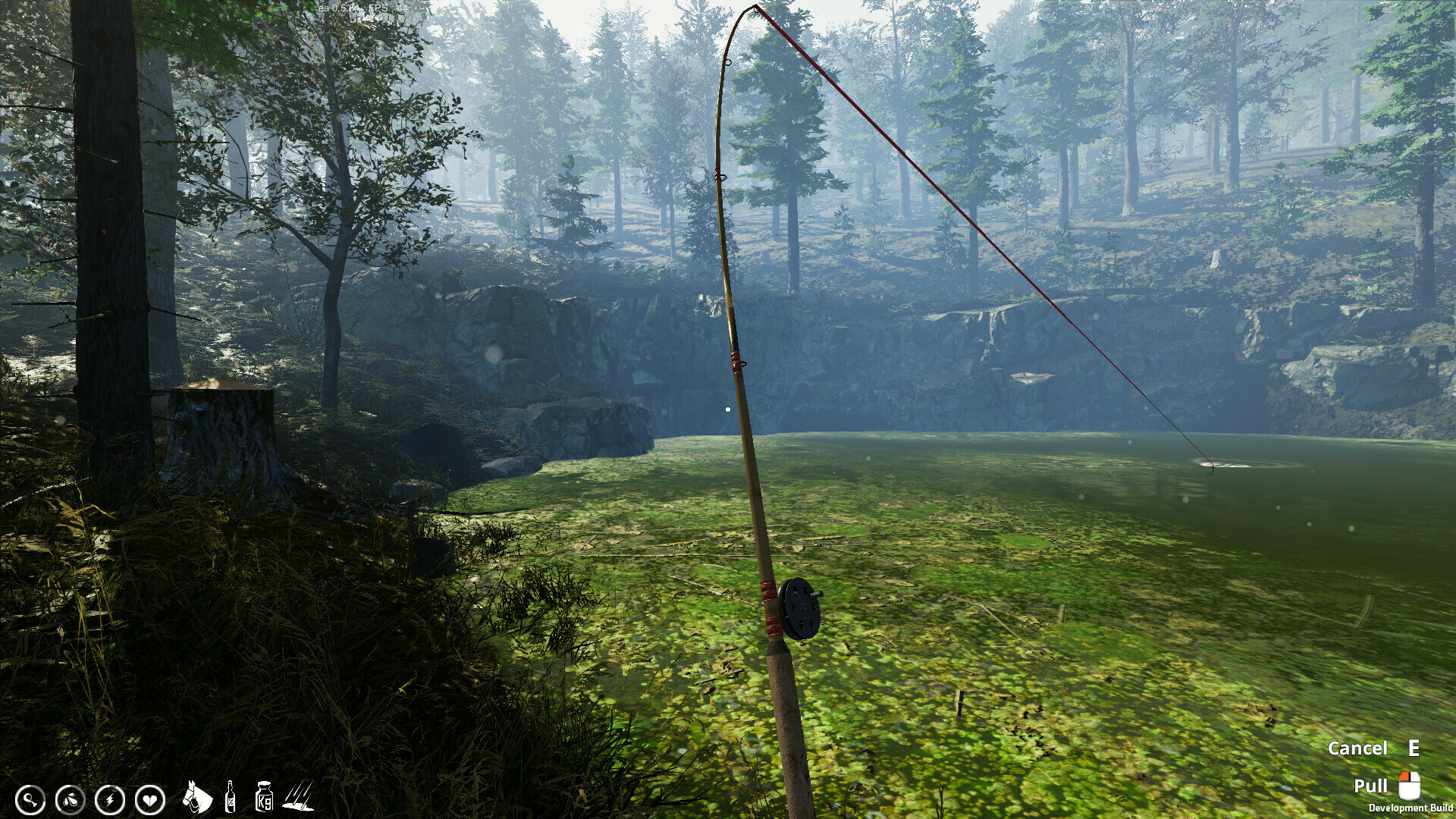Click the rain weather indicator icon
The height and width of the screenshot is (819, 1456).
point(297,796)
